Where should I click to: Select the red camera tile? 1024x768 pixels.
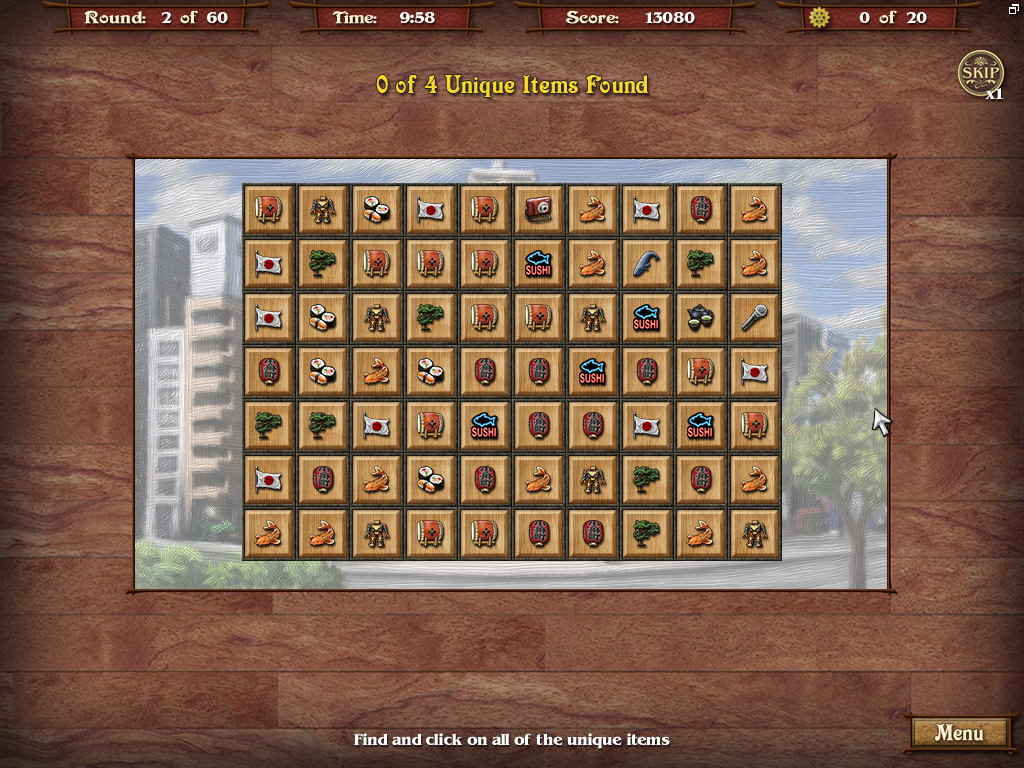tap(539, 210)
